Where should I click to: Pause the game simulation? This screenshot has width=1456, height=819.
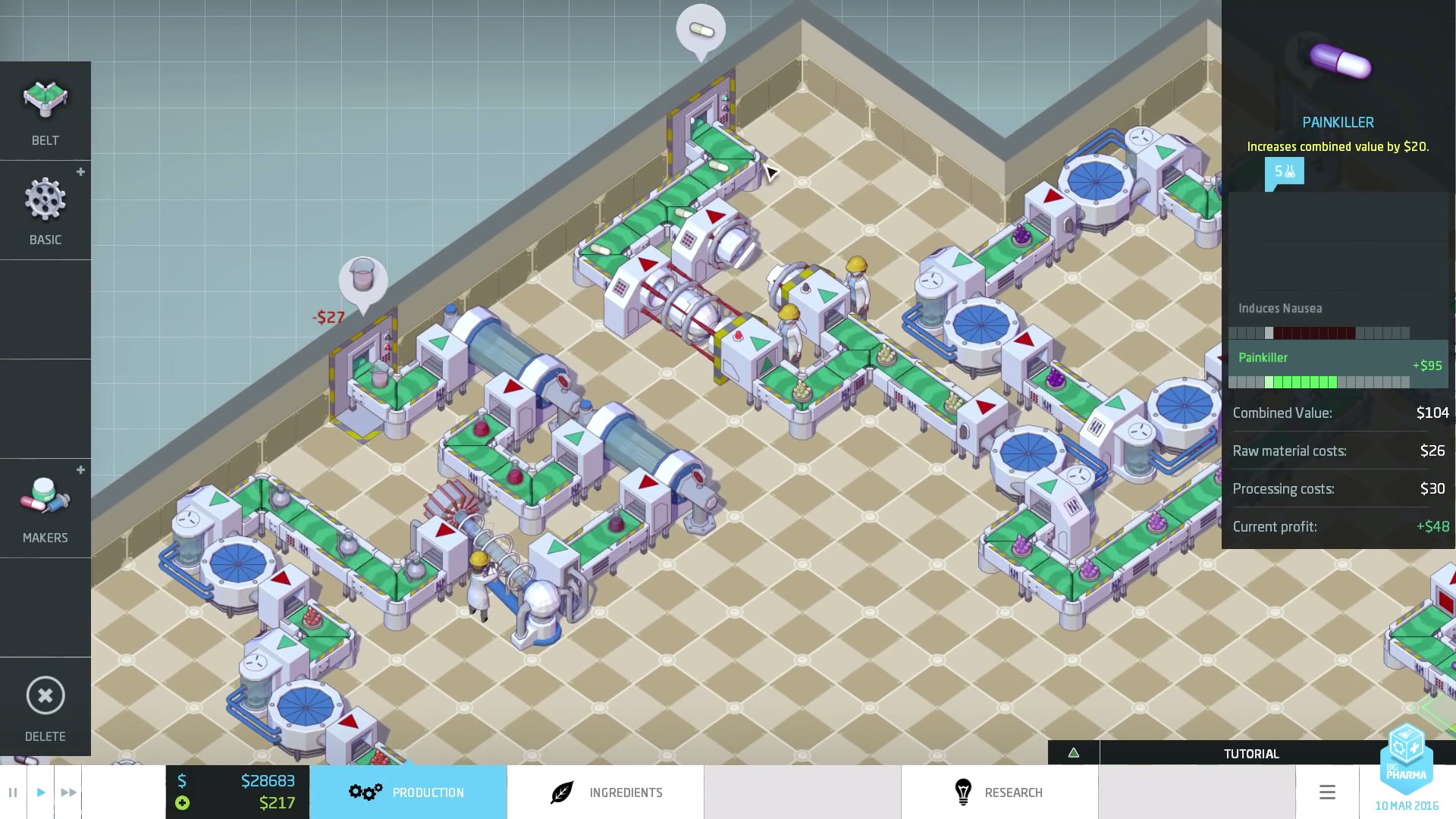pyautogui.click(x=13, y=792)
